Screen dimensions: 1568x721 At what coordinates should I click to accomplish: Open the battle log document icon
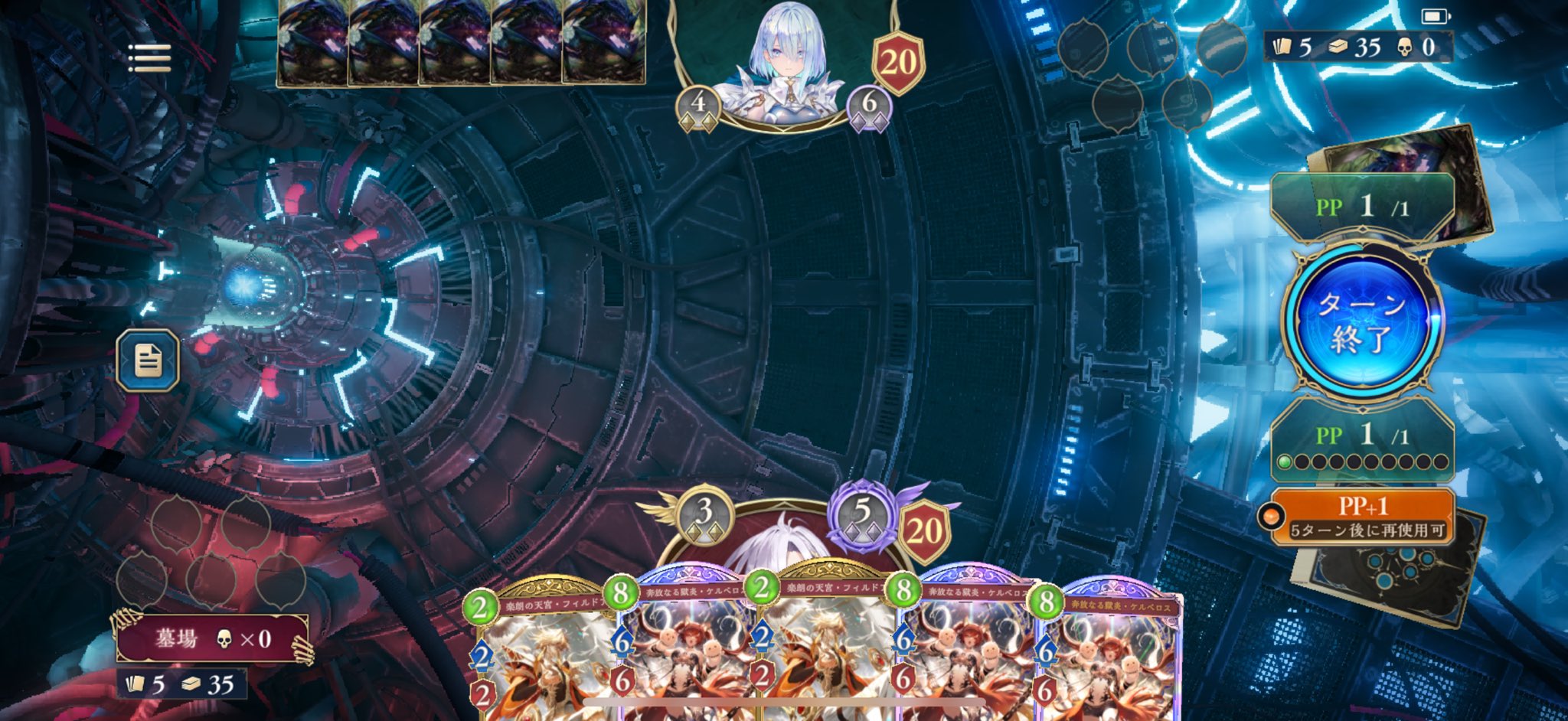(148, 360)
